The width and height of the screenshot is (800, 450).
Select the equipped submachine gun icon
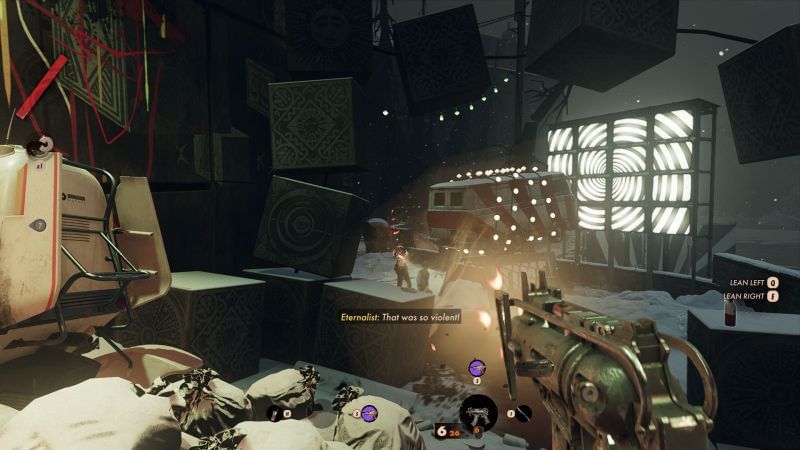point(476,411)
